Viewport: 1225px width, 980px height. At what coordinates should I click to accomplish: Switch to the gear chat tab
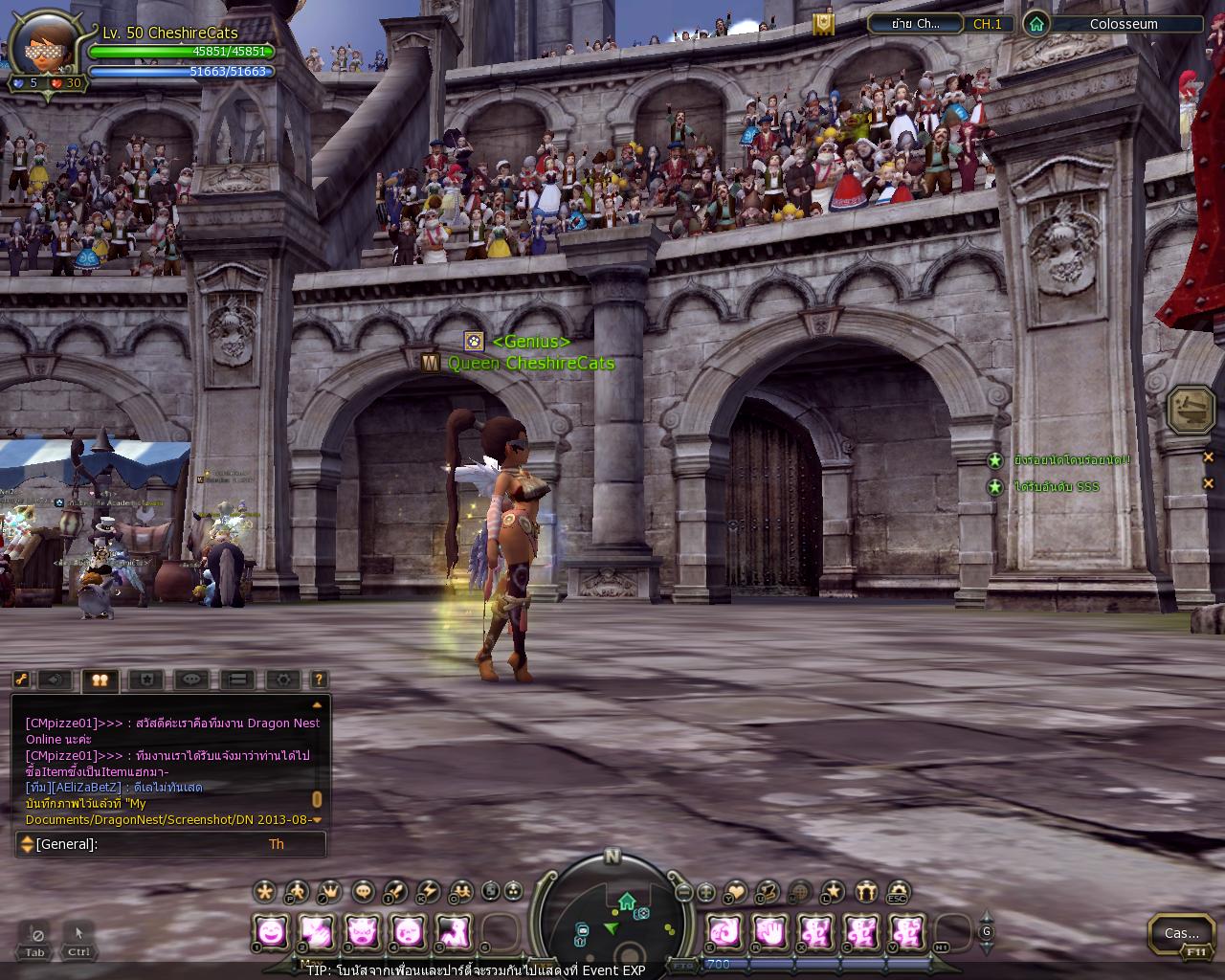283,679
